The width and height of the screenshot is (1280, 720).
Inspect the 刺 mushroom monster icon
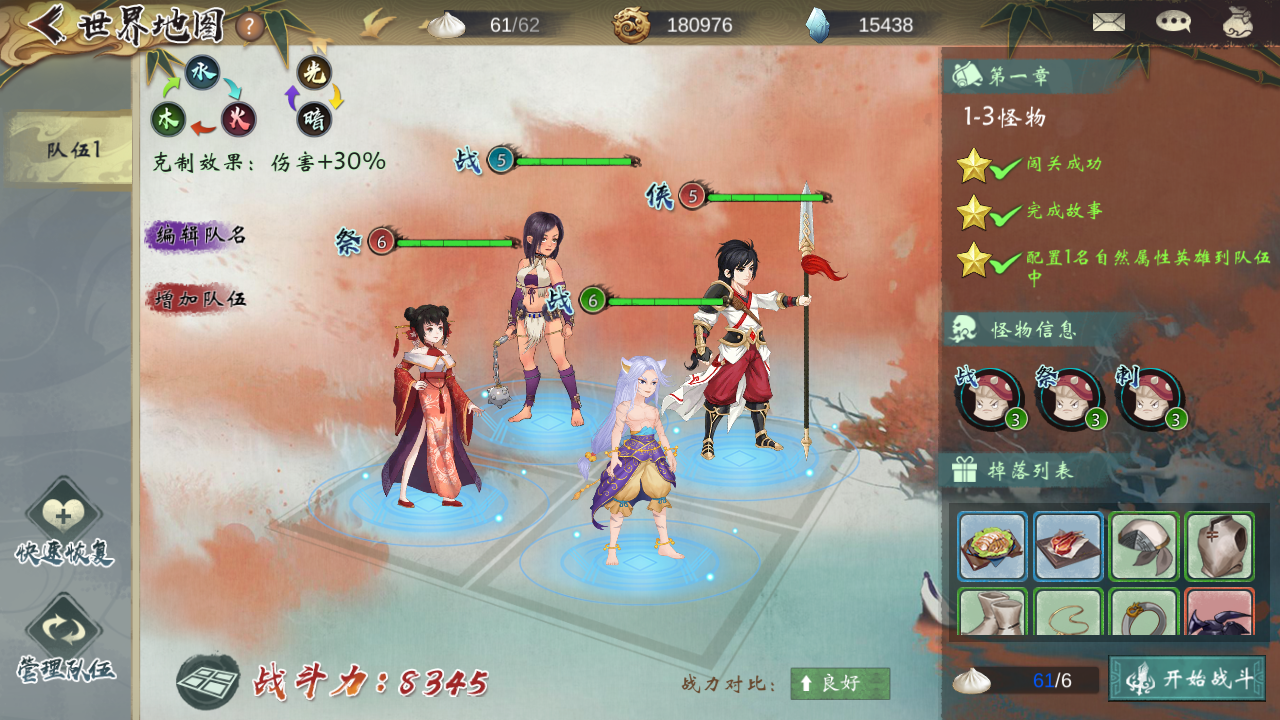(1150, 399)
